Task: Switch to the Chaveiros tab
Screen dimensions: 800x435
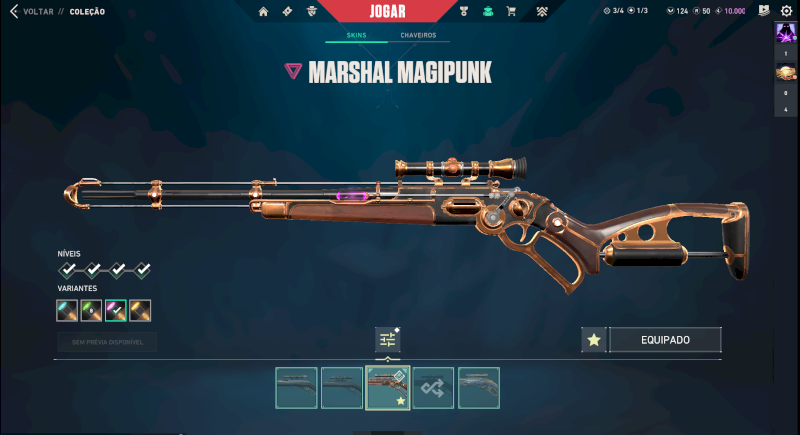Action: (x=418, y=35)
